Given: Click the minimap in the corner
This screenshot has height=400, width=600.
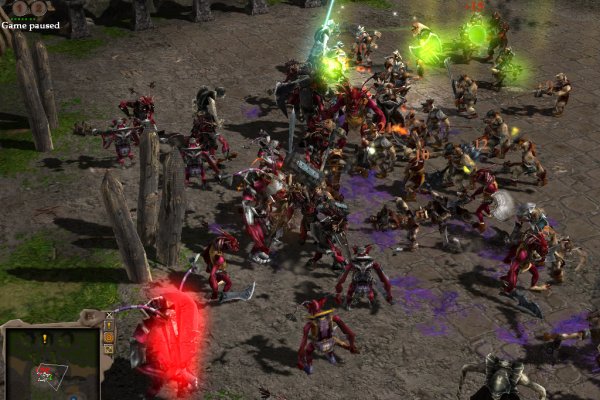Looking at the screenshot, I should click(x=51, y=363).
